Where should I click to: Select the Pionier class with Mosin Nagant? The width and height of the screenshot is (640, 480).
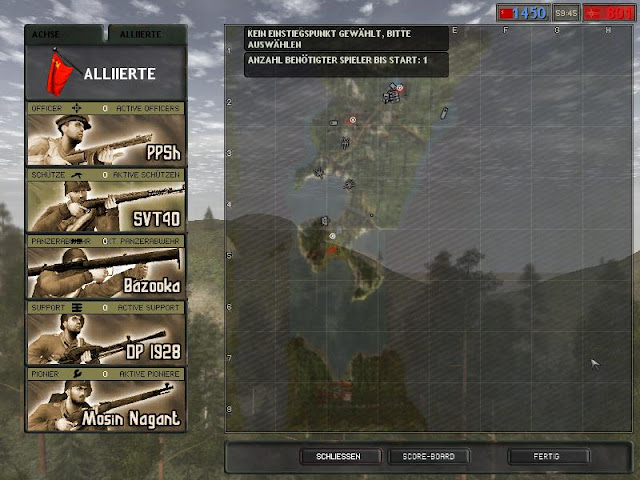click(105, 404)
